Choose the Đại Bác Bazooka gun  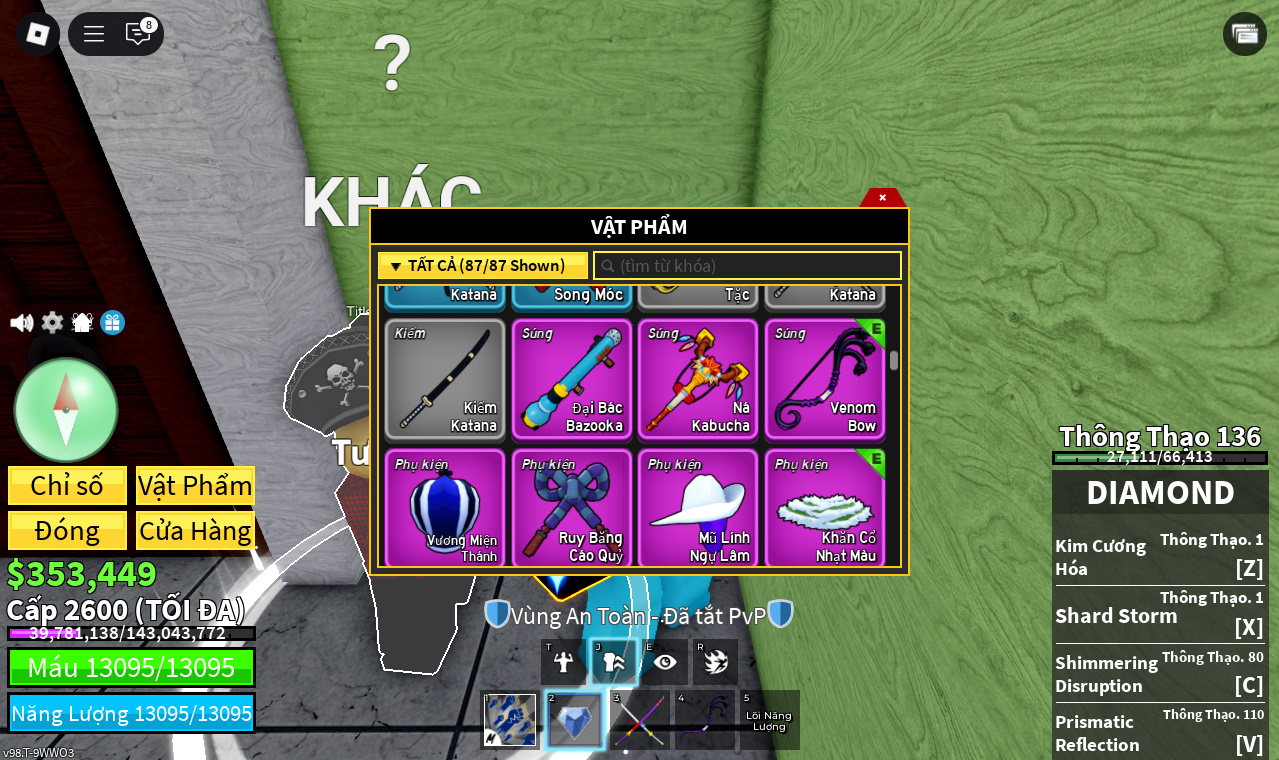(x=572, y=380)
